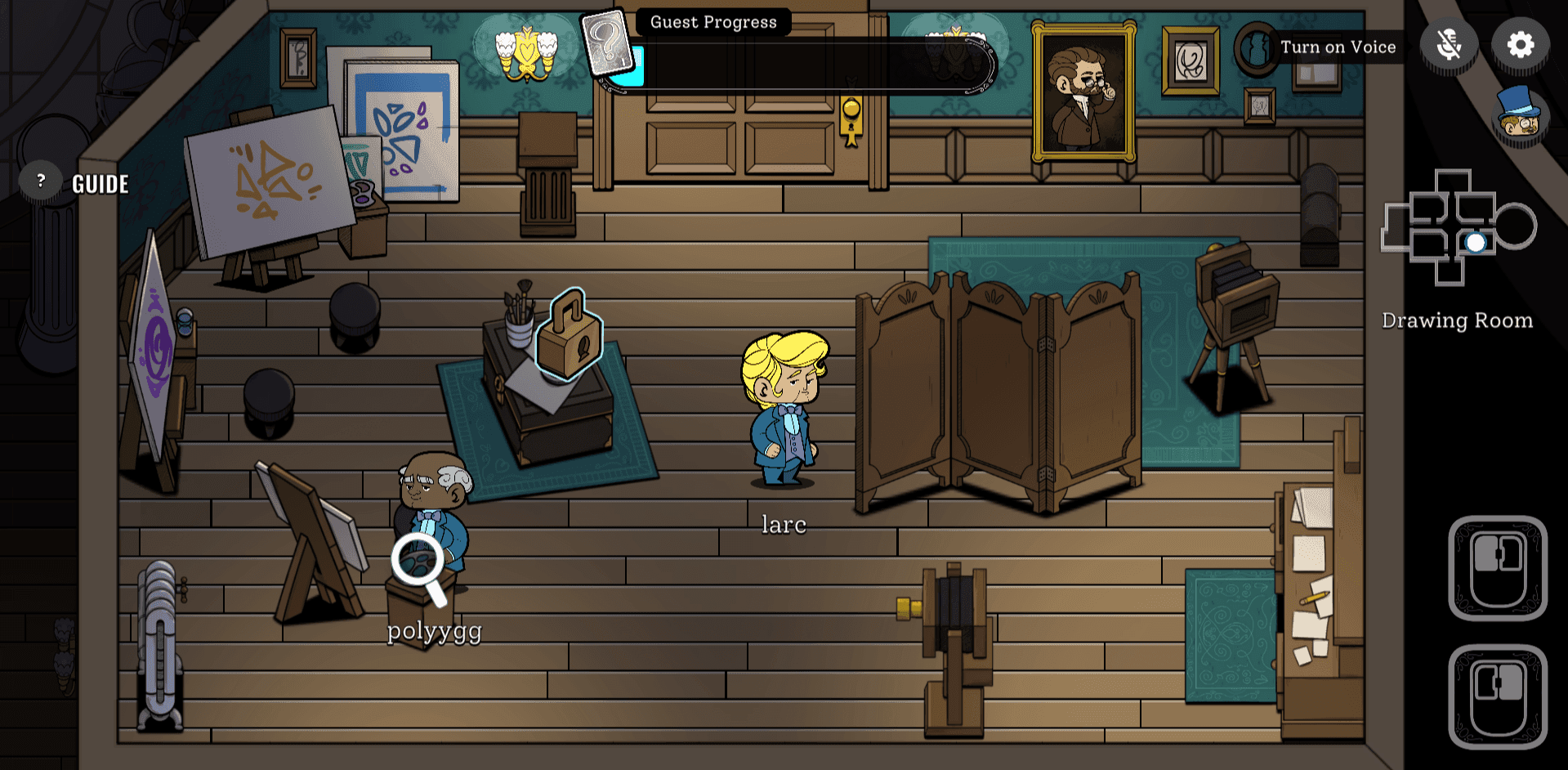Select your top-hat character avatar portrait
The image size is (1568, 770).
pos(1521,121)
